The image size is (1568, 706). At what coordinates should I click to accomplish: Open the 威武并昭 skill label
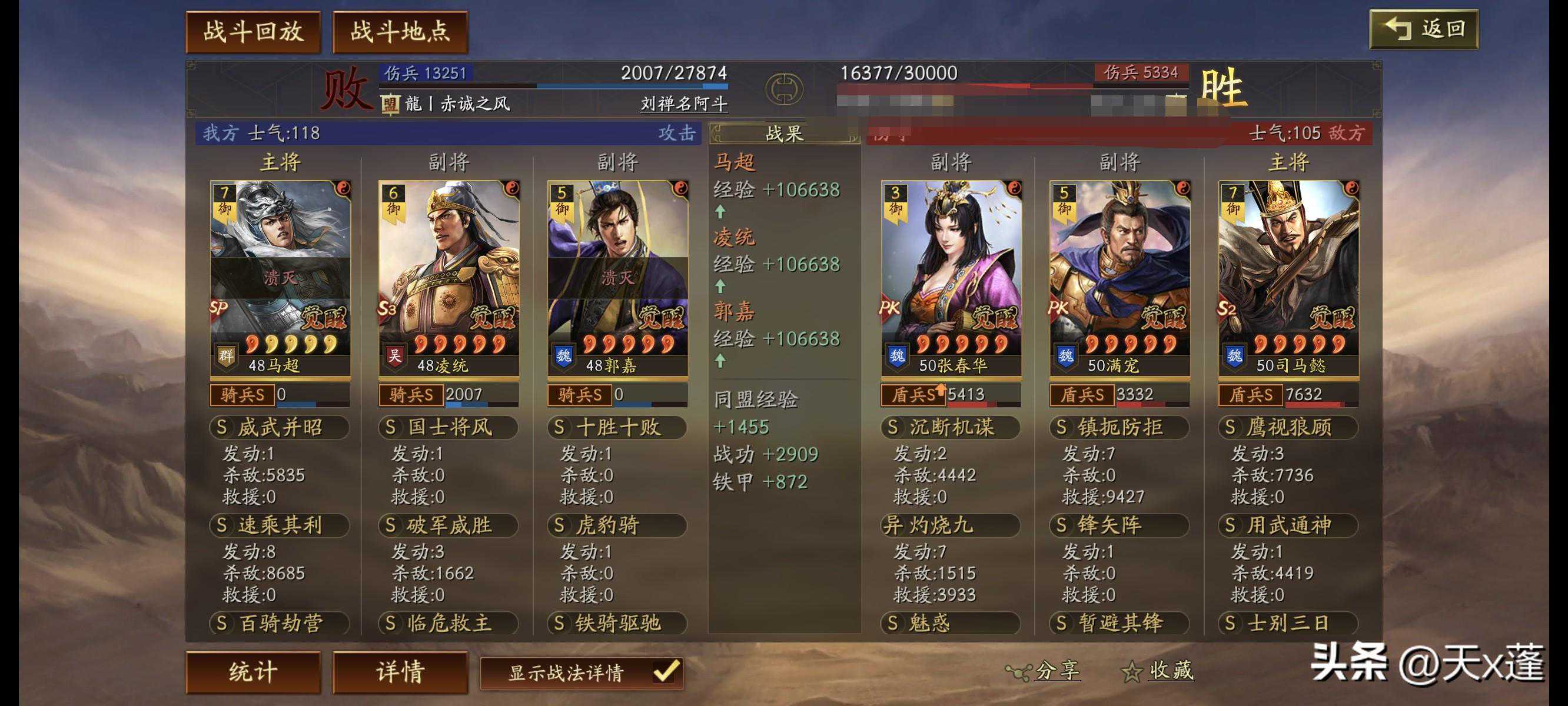[280, 427]
